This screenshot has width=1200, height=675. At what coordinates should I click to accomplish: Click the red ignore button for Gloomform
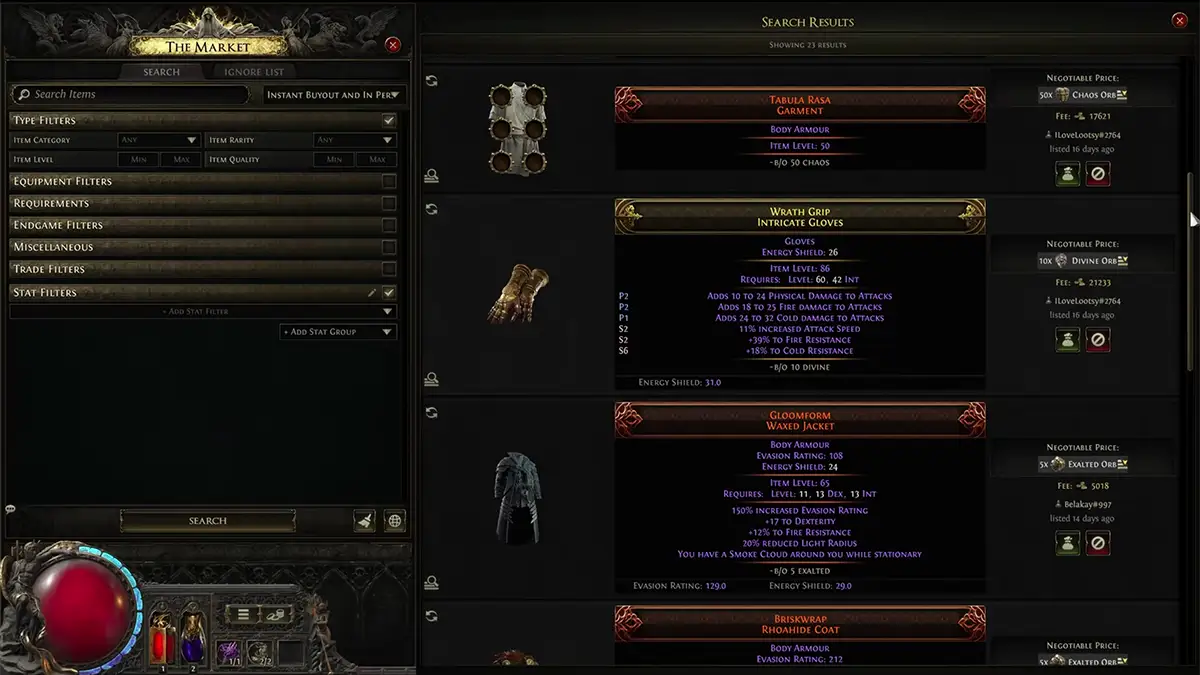(x=1098, y=543)
